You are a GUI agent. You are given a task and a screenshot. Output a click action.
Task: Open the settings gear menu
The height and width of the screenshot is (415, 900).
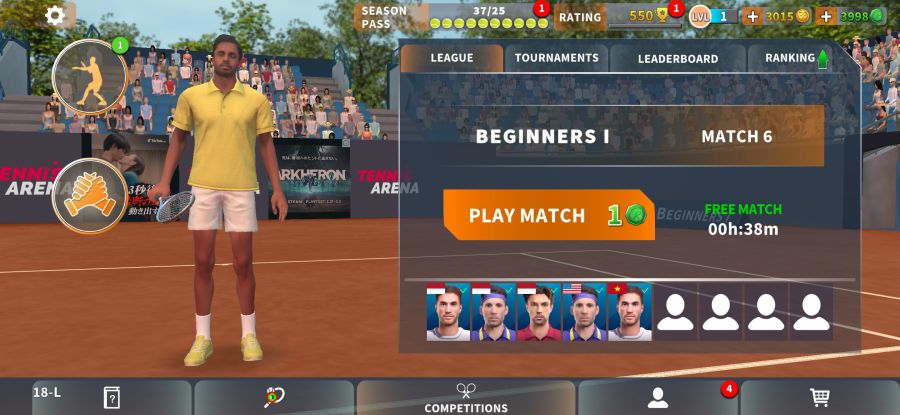coord(55,15)
